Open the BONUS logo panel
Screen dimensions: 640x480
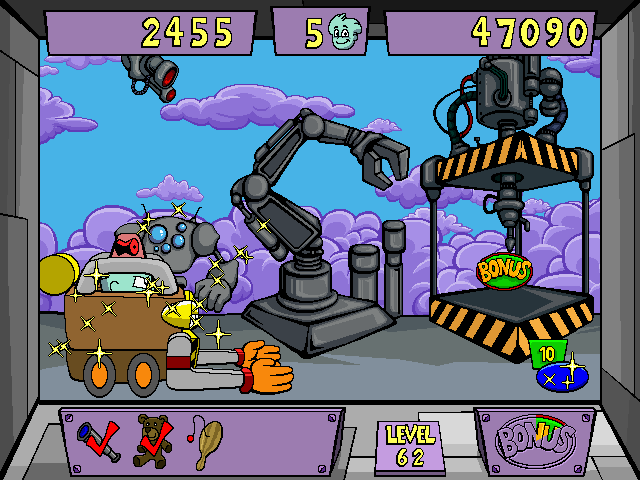point(535,441)
